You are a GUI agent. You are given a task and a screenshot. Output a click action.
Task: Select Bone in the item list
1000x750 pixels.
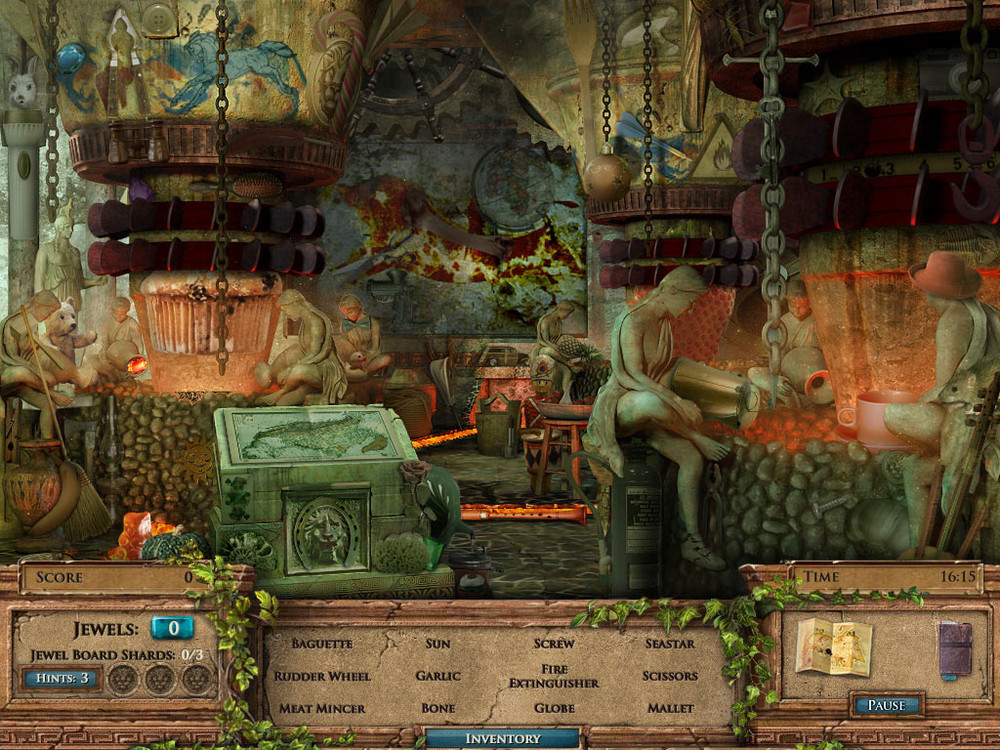(438, 708)
